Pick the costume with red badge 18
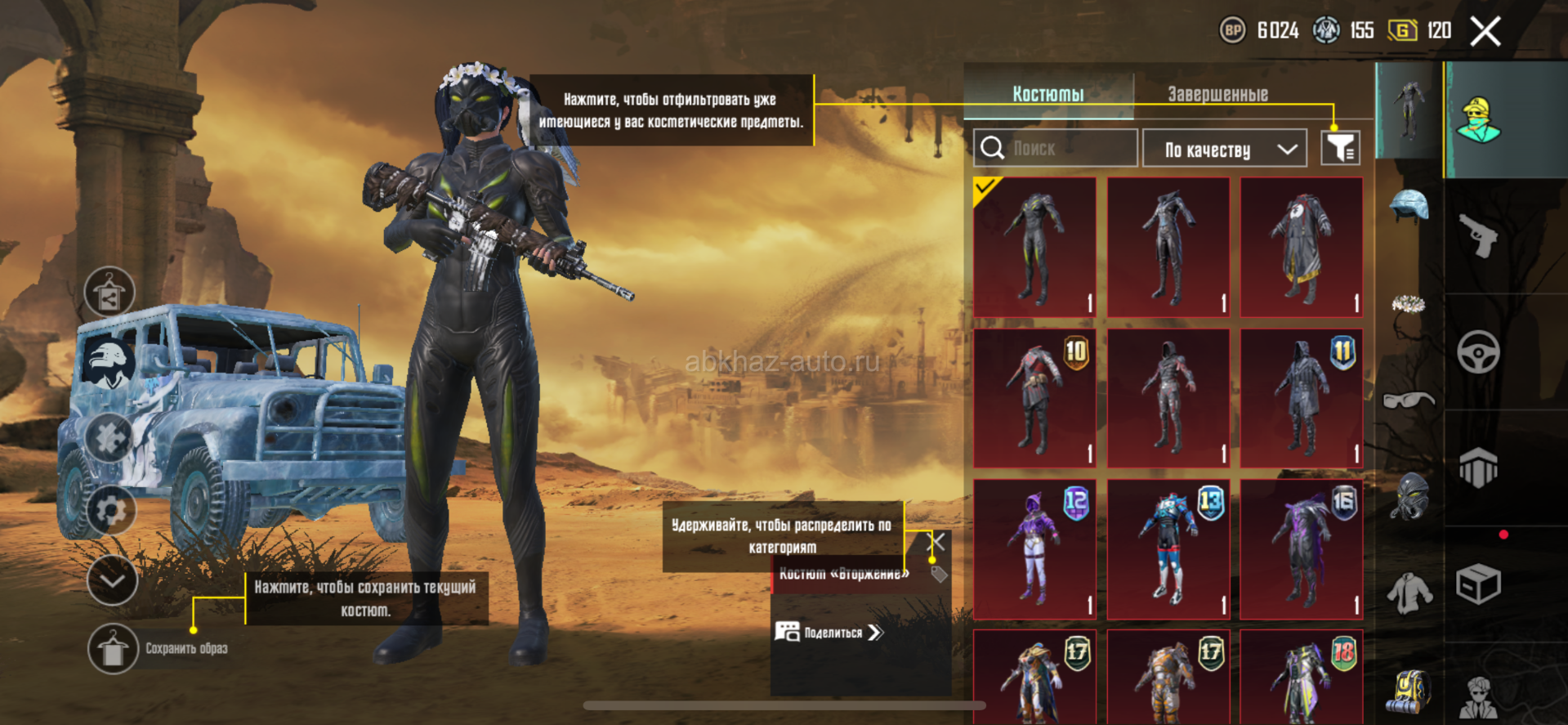The image size is (1568, 725). click(x=1302, y=678)
